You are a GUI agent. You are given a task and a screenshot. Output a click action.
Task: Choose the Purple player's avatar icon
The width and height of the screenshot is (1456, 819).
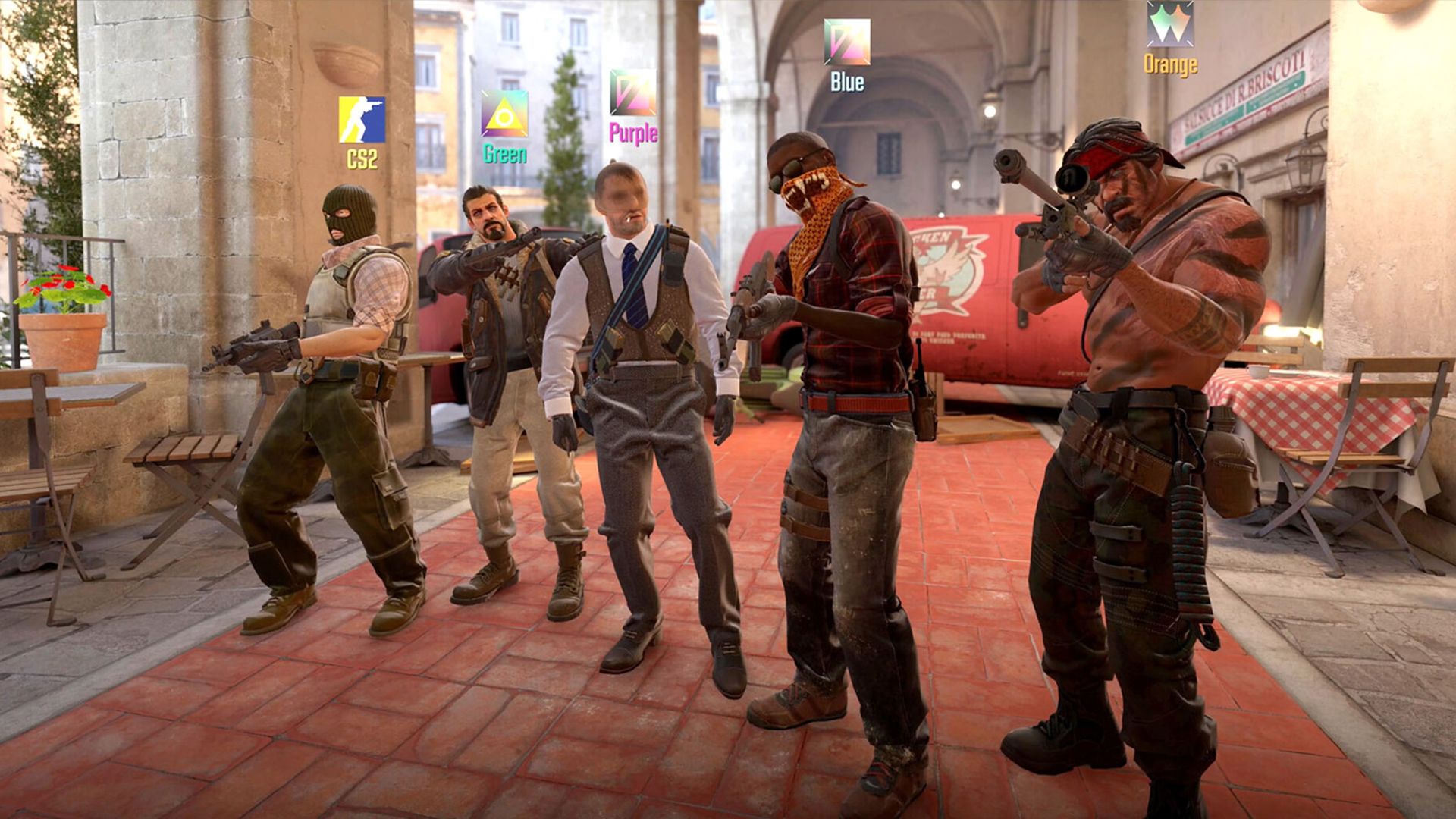[632, 93]
